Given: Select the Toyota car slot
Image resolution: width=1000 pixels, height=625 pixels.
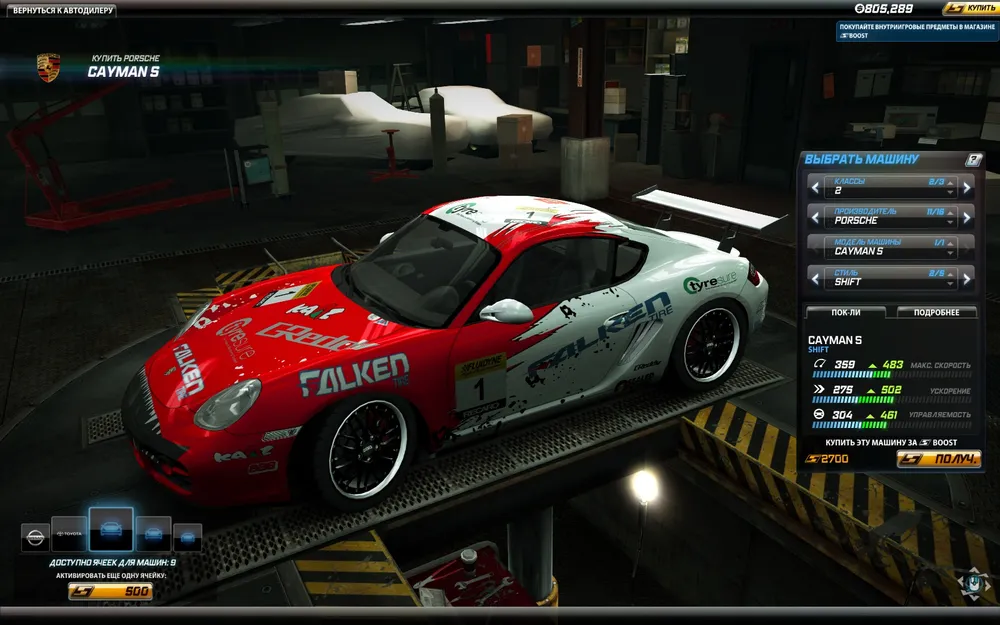Looking at the screenshot, I should pyautogui.click(x=70, y=536).
